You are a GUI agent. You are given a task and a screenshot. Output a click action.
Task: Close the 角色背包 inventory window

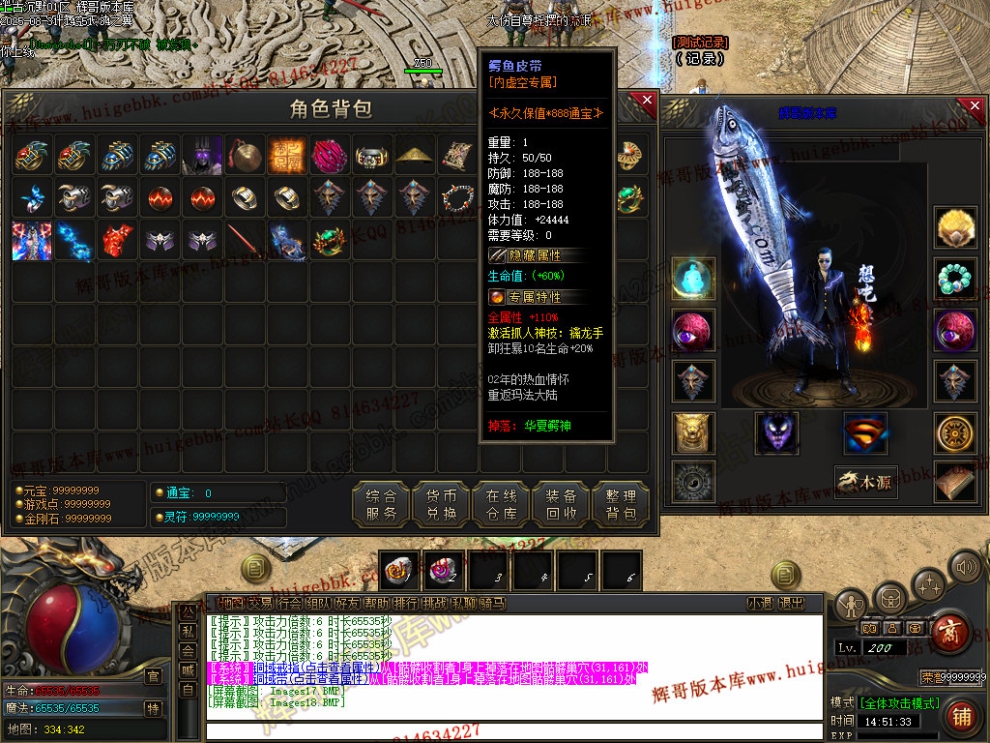click(x=647, y=101)
